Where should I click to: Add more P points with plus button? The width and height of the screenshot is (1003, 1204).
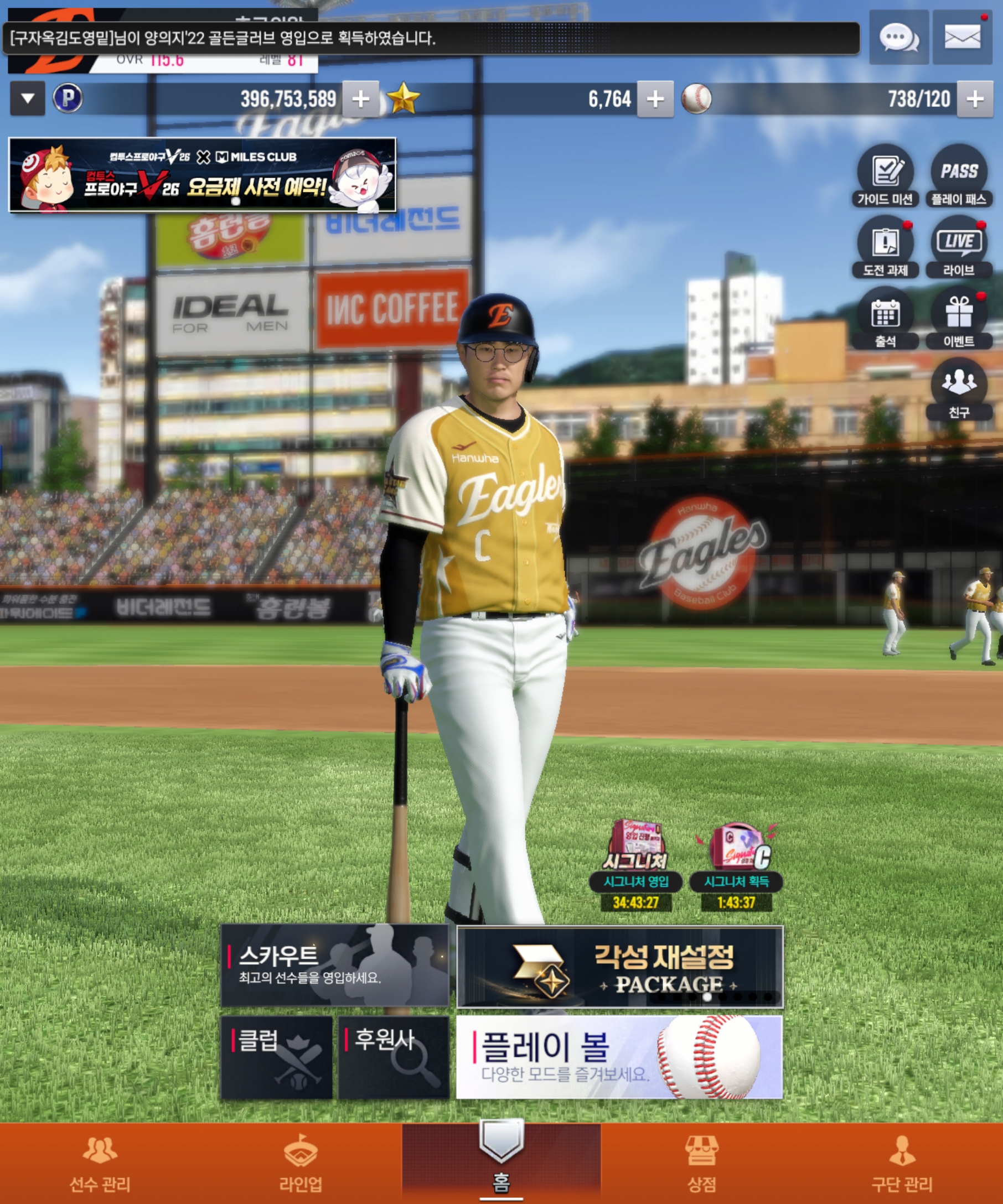(x=361, y=99)
